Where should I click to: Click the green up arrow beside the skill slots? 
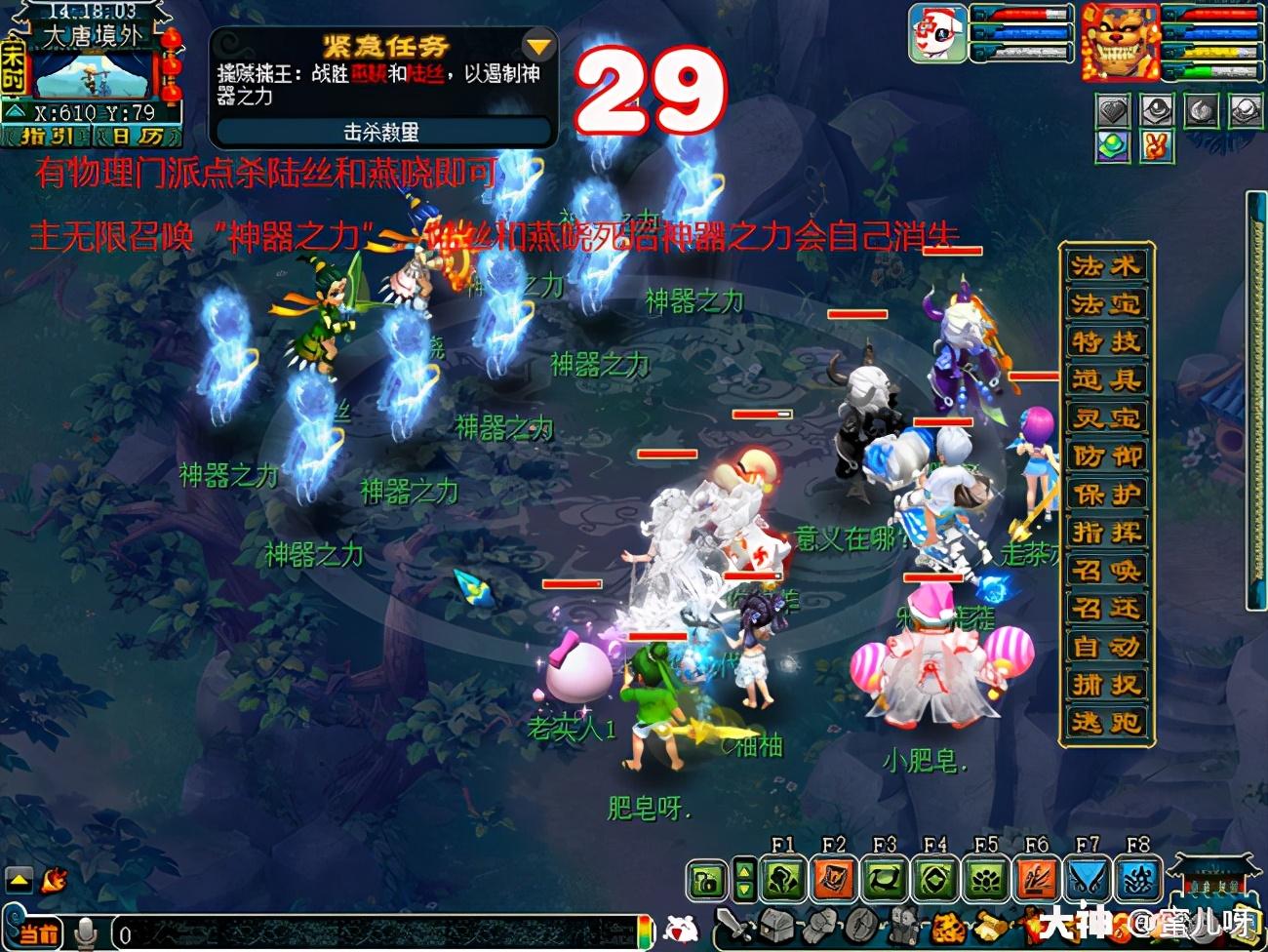[x=745, y=870]
